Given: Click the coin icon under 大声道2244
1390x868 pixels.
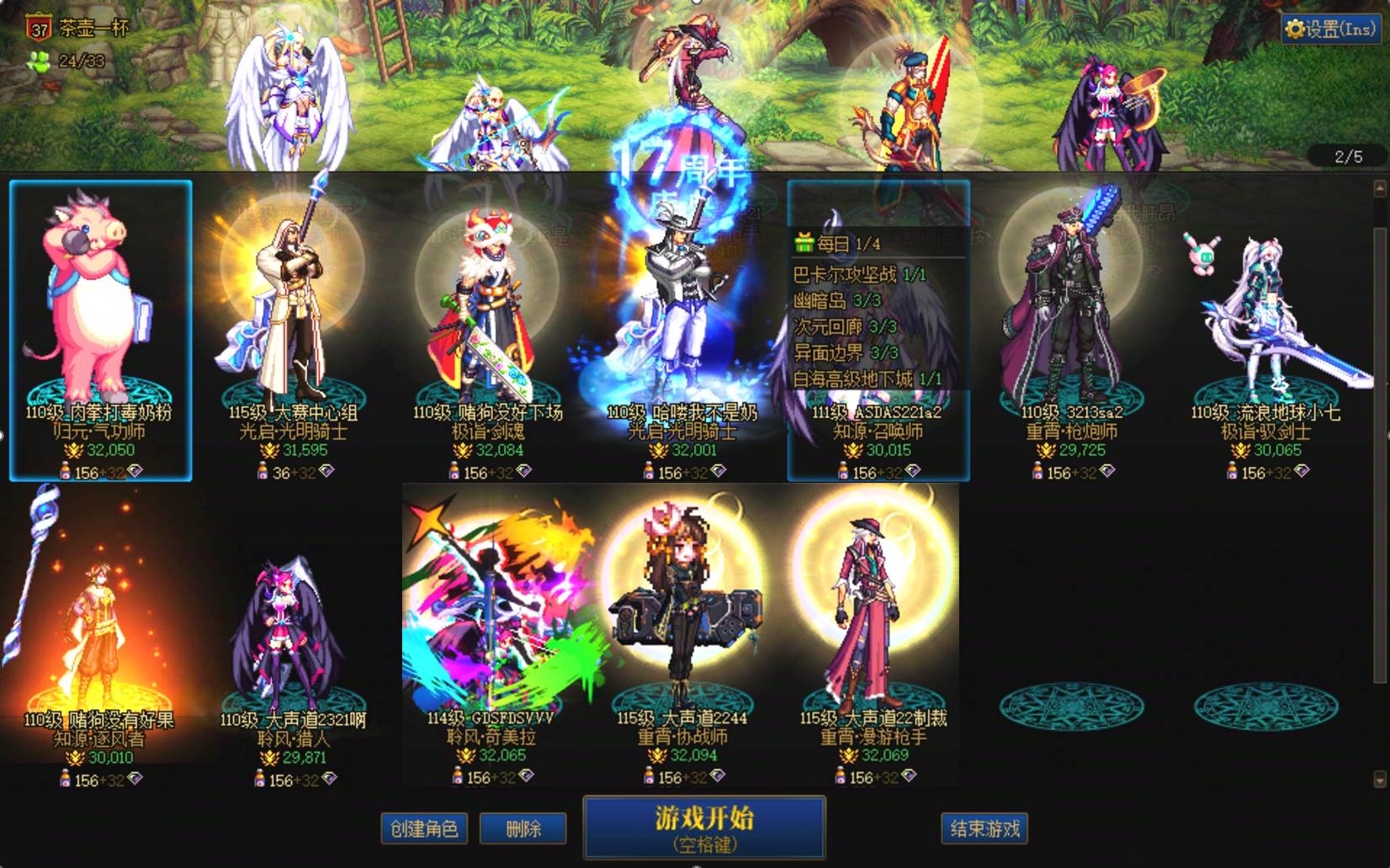Looking at the screenshot, I should [x=656, y=756].
